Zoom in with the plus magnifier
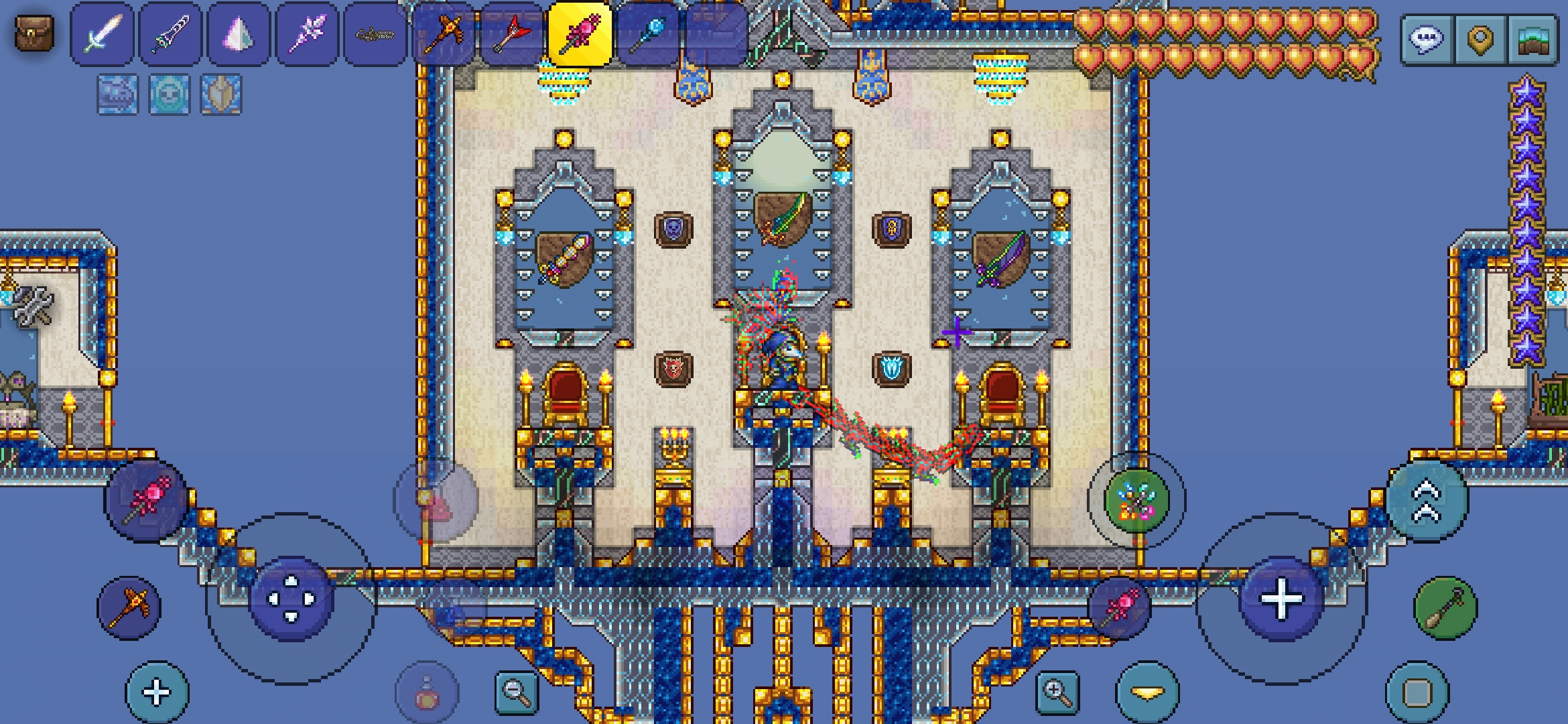 click(1057, 692)
